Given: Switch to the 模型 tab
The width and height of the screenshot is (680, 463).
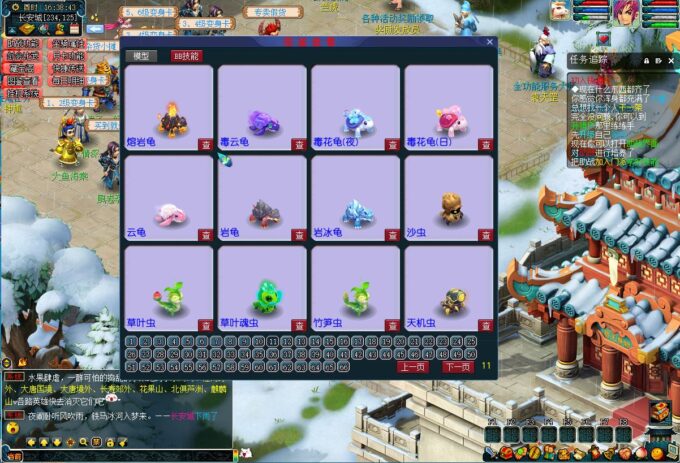Looking at the screenshot, I should [145, 56].
